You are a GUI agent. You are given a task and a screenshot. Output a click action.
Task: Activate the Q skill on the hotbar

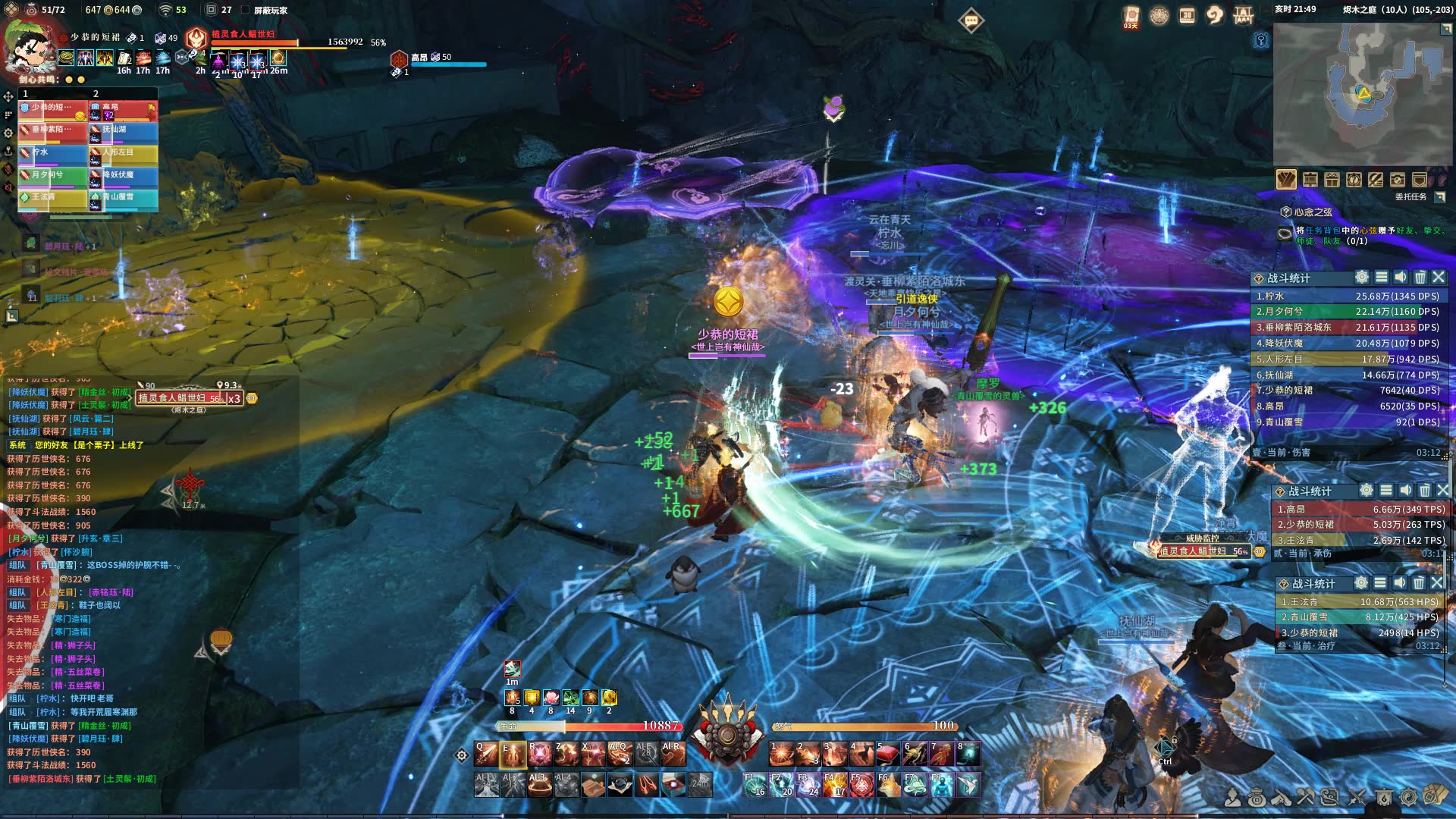486,754
